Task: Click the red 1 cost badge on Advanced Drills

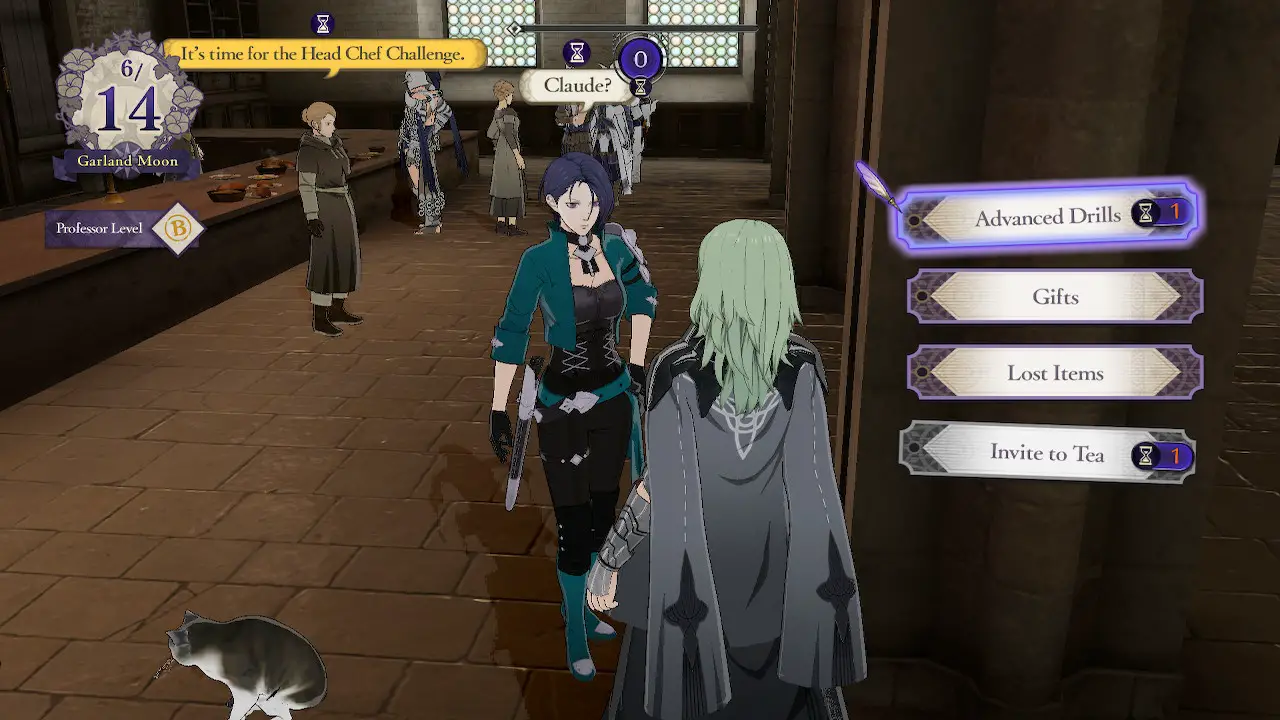Action: pos(1173,210)
